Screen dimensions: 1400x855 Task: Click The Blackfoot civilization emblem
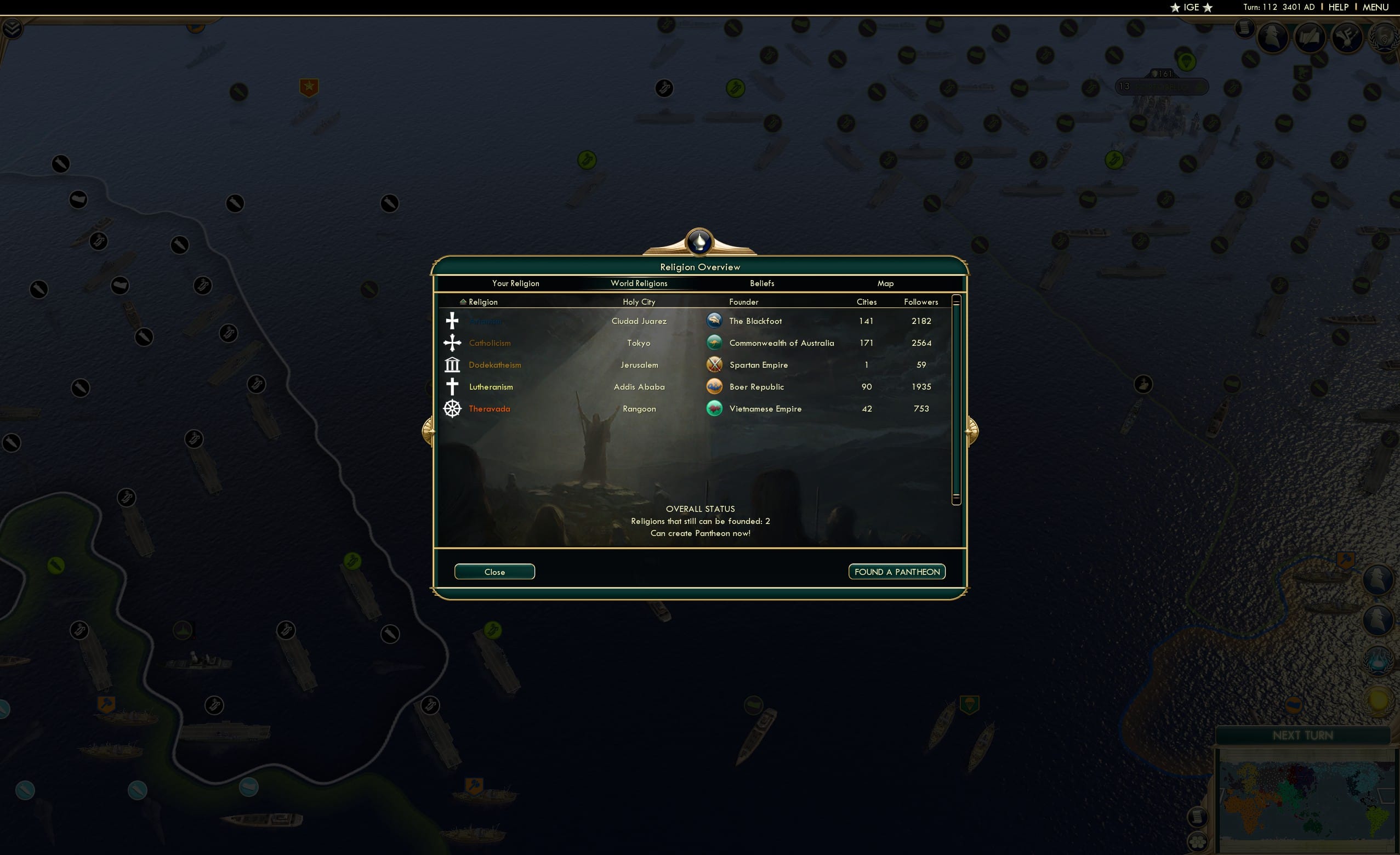click(x=715, y=321)
